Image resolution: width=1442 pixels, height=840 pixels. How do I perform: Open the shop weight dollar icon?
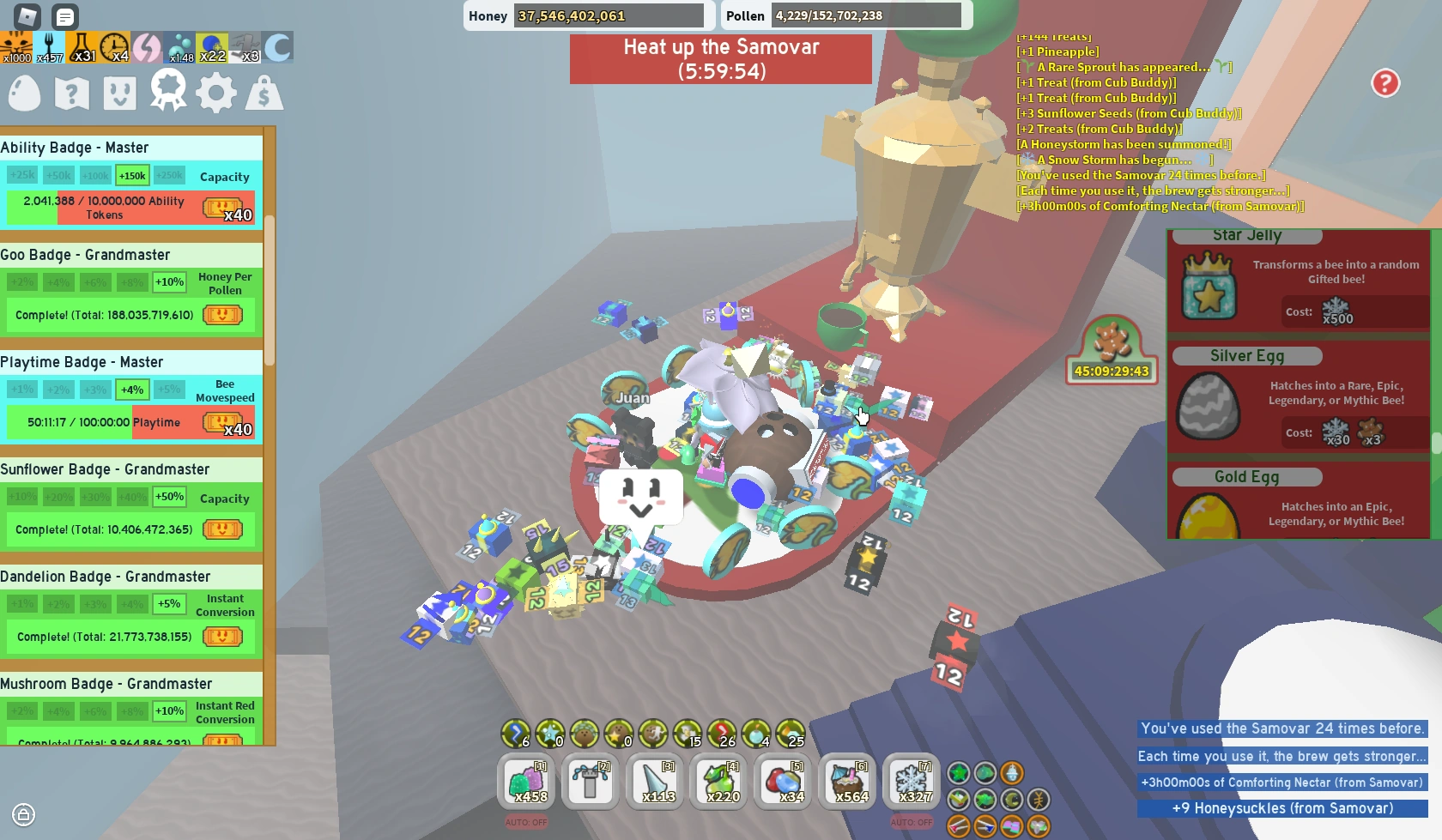(x=264, y=93)
